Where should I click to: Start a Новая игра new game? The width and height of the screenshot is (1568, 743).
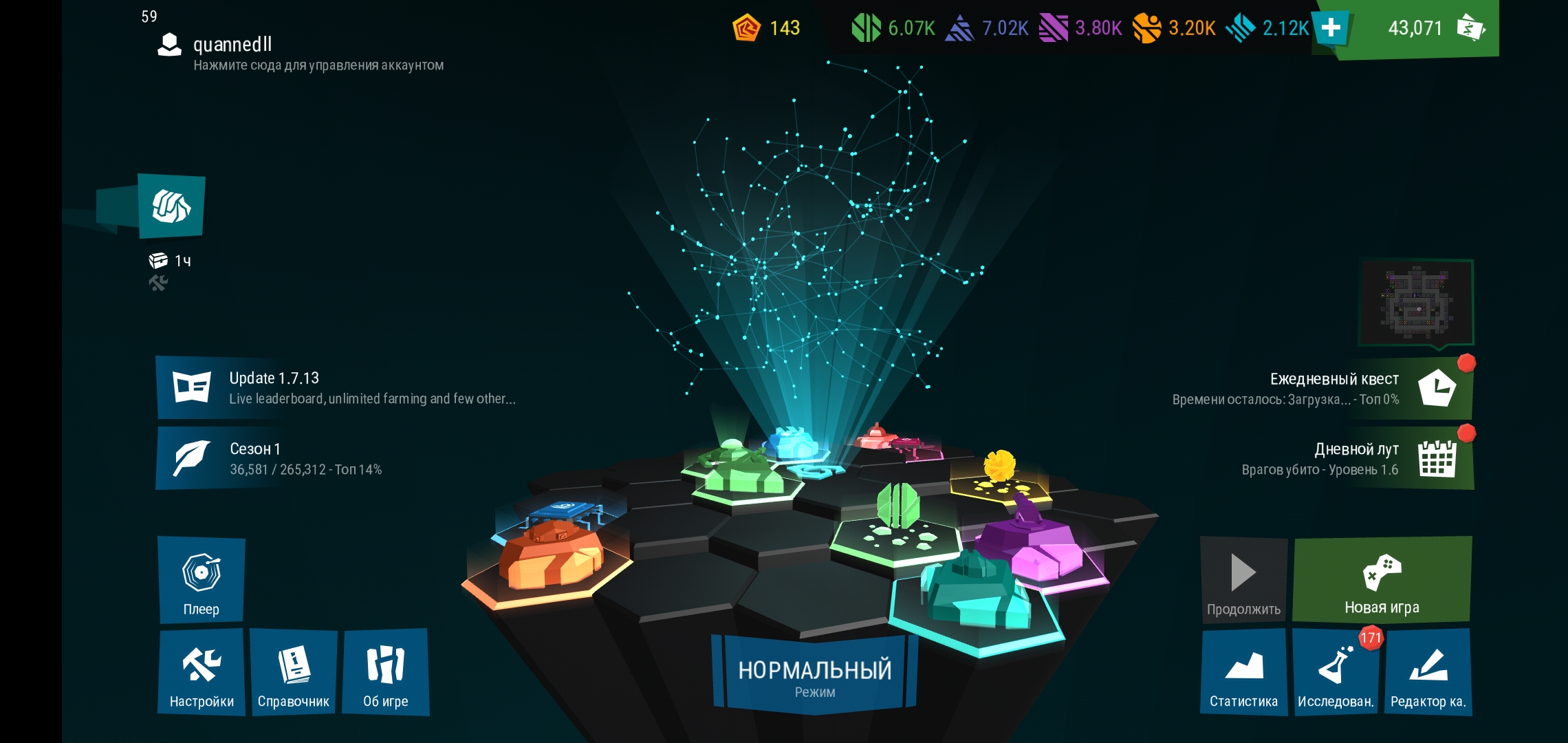[x=1382, y=580]
